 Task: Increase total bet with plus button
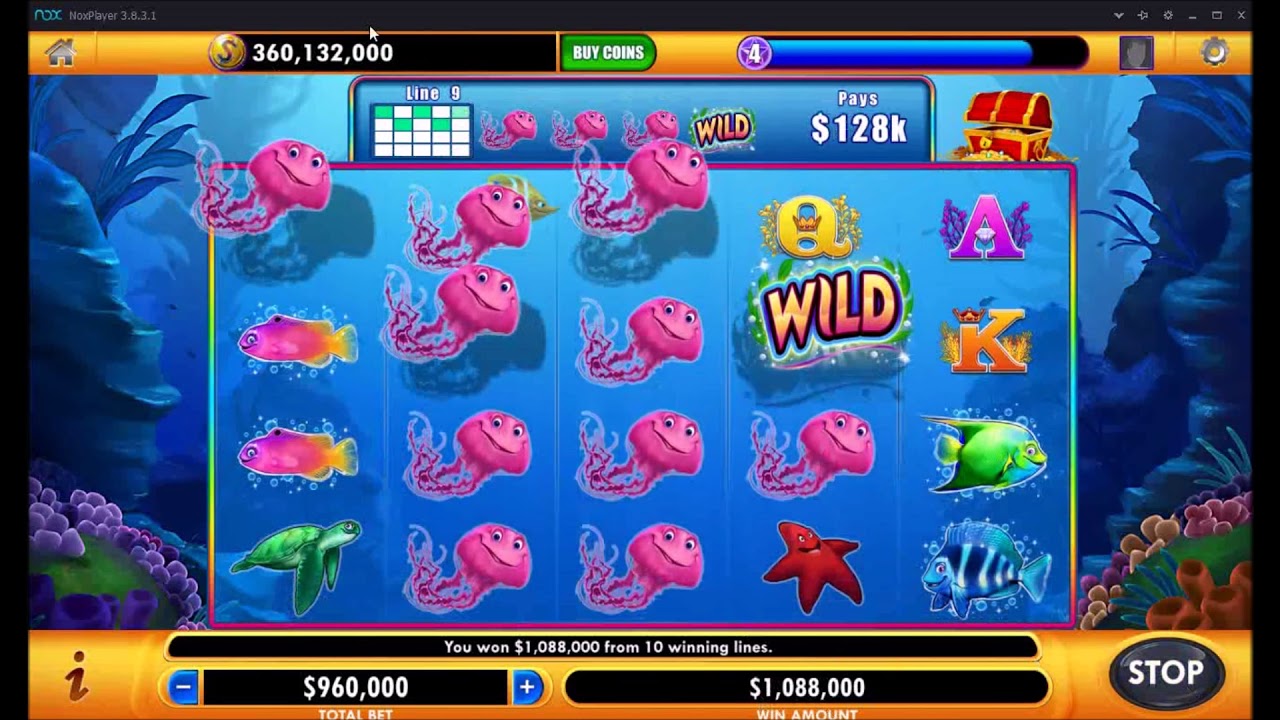(527, 687)
